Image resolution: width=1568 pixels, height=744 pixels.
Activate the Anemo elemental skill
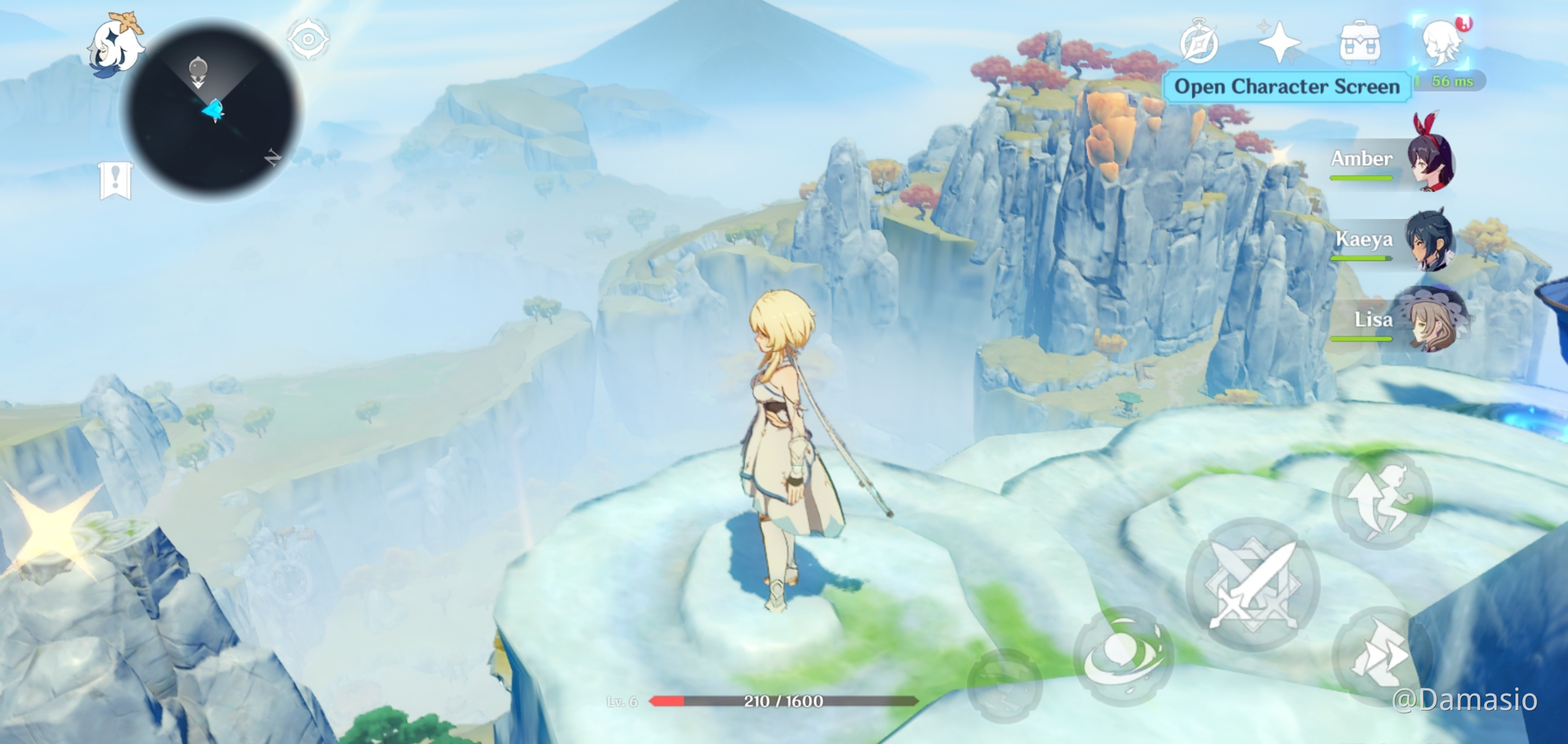coord(1124,656)
